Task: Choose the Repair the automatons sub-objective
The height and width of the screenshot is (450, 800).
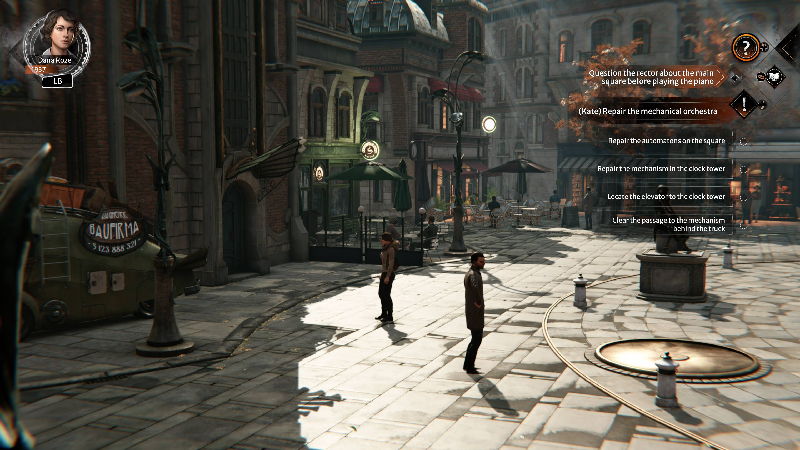Action: pyautogui.click(x=668, y=141)
